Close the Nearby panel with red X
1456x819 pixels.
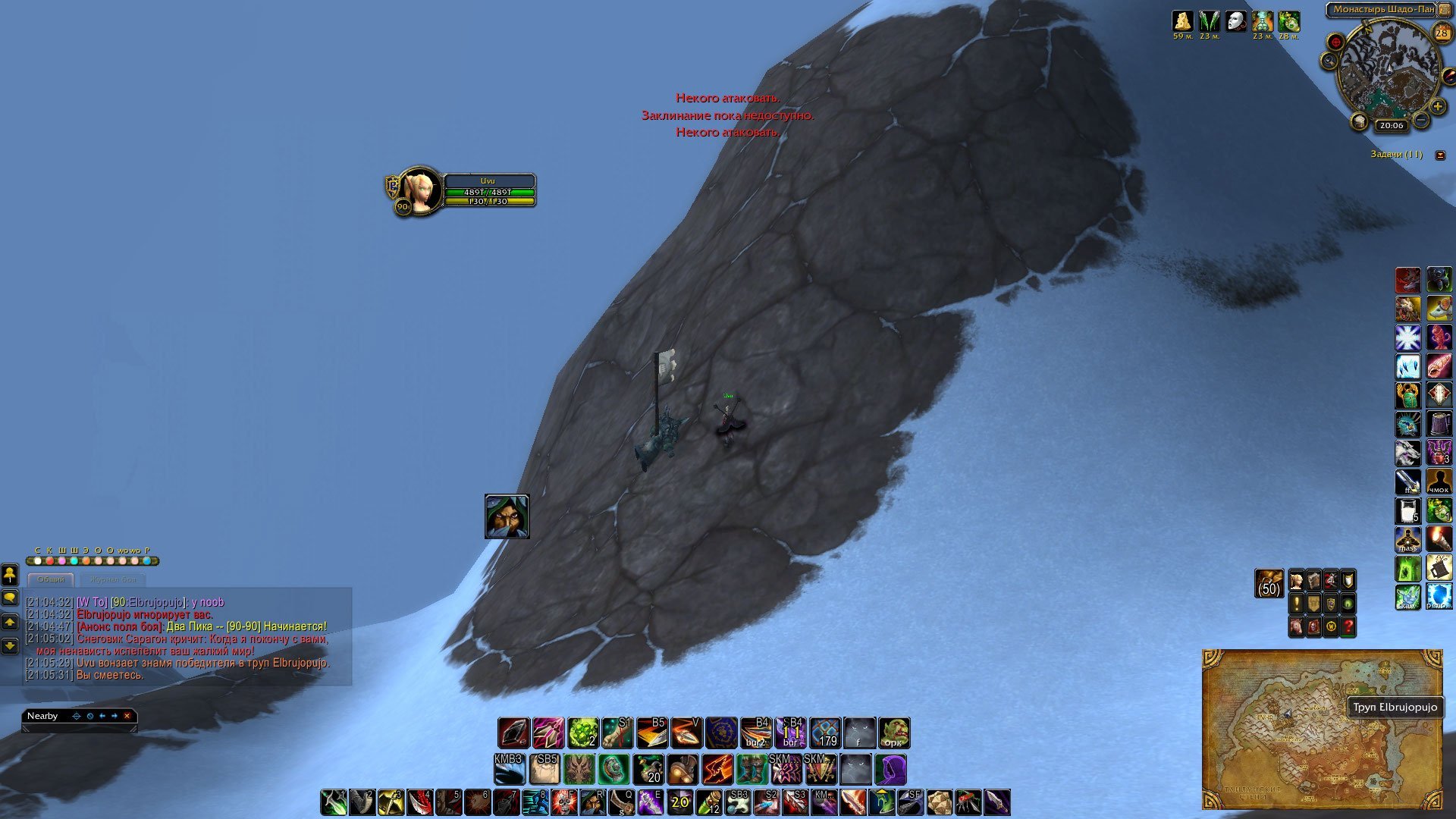click(127, 716)
